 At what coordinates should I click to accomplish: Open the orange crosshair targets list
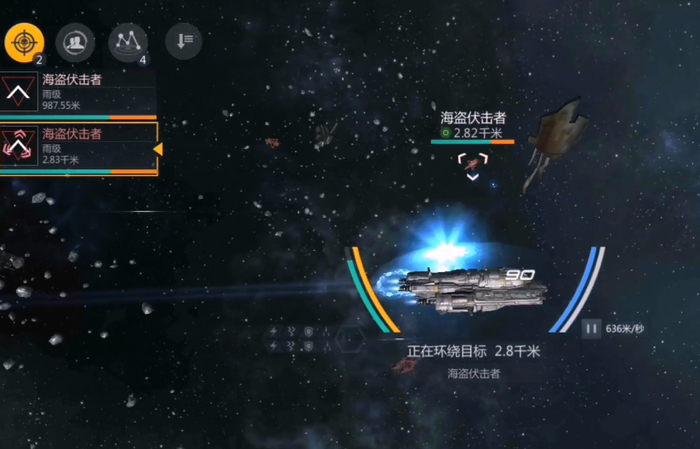(x=24, y=41)
